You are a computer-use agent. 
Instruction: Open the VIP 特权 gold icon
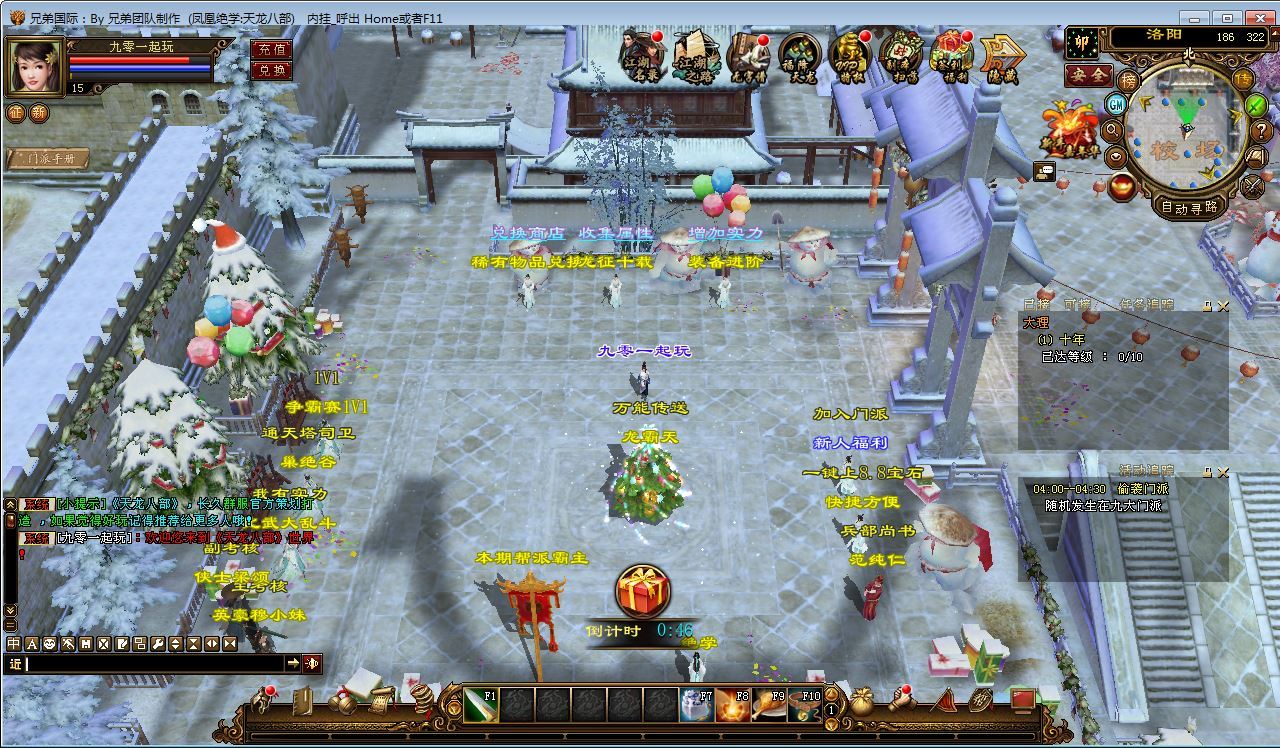coord(849,58)
